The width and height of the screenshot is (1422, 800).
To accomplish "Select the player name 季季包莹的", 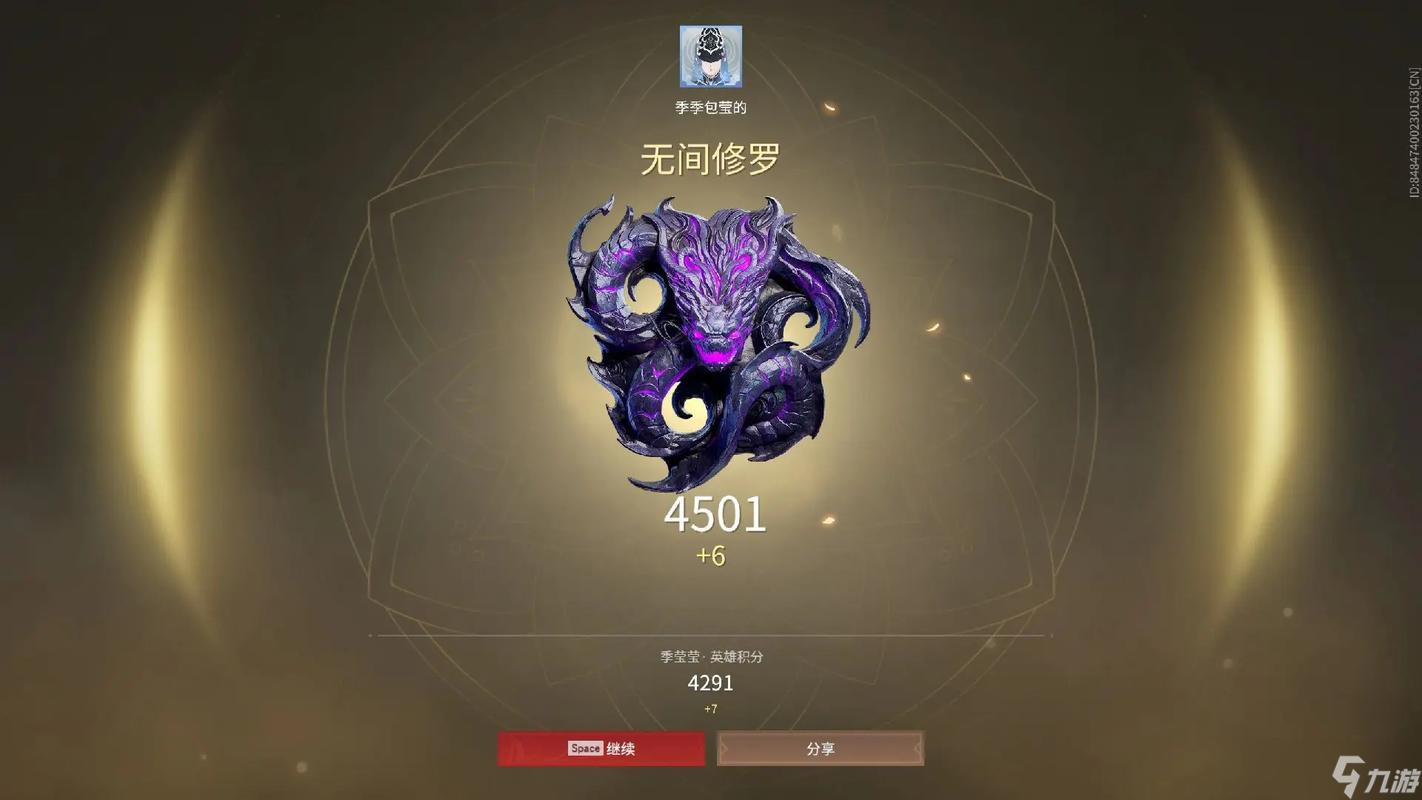I will (710, 107).
